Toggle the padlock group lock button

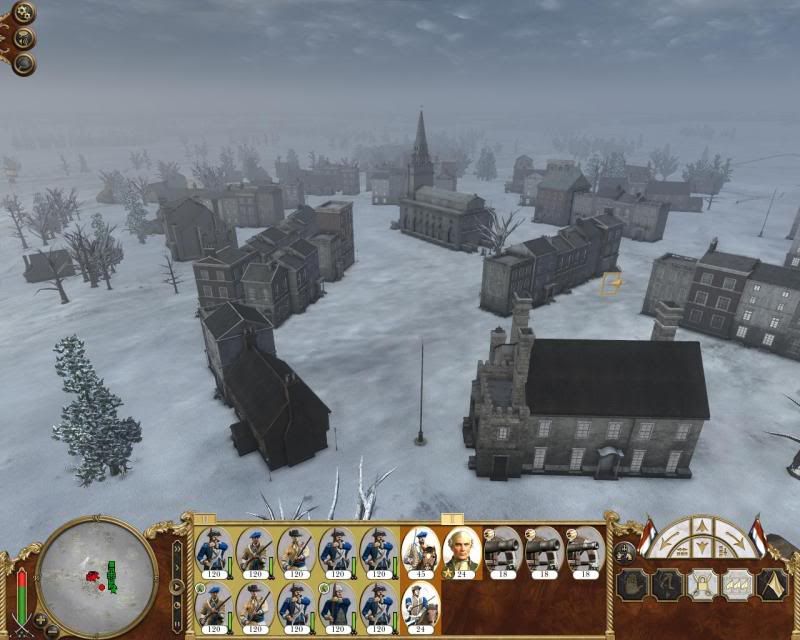(x=700, y=585)
